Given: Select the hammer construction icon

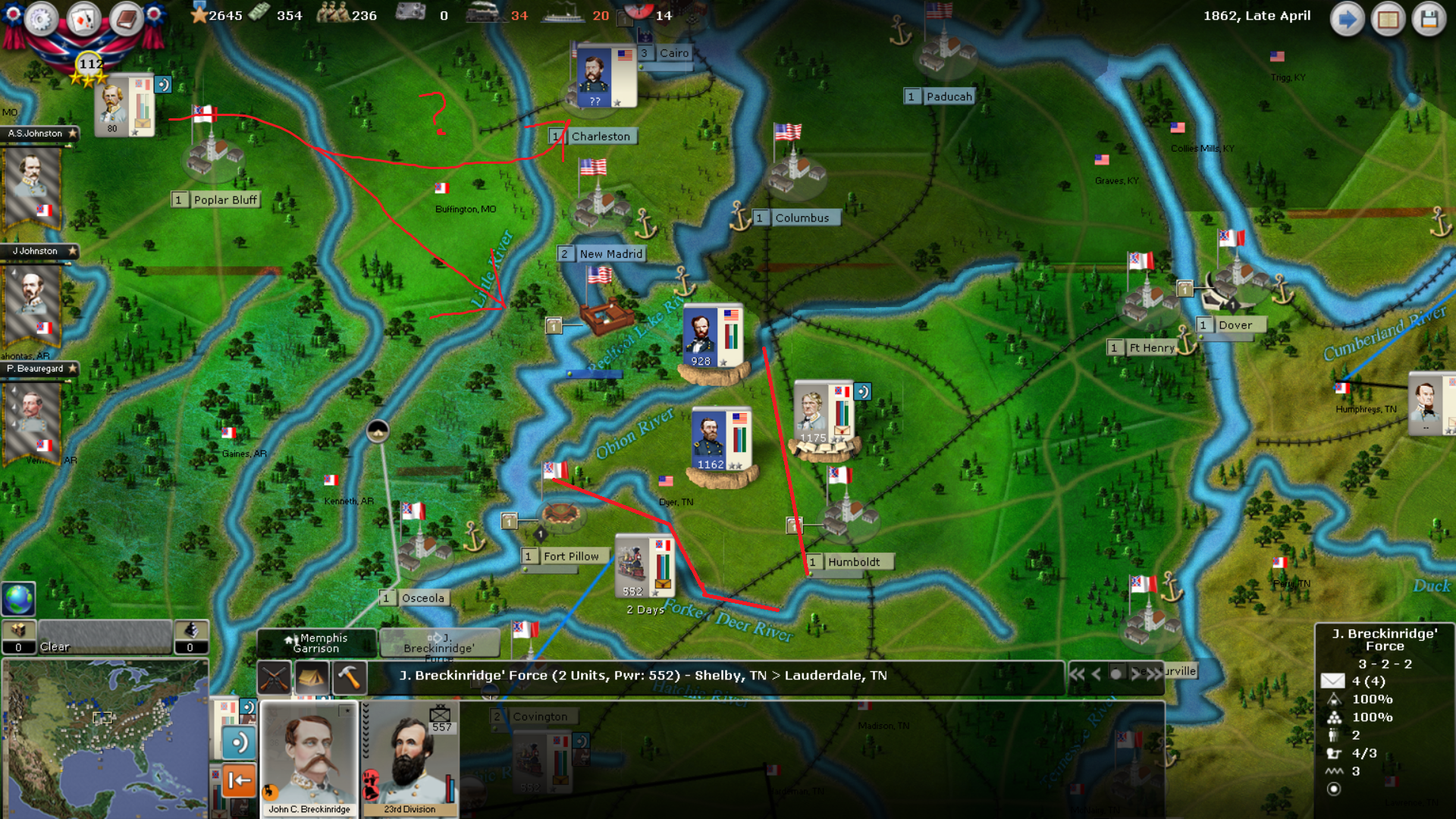Looking at the screenshot, I should tap(349, 676).
